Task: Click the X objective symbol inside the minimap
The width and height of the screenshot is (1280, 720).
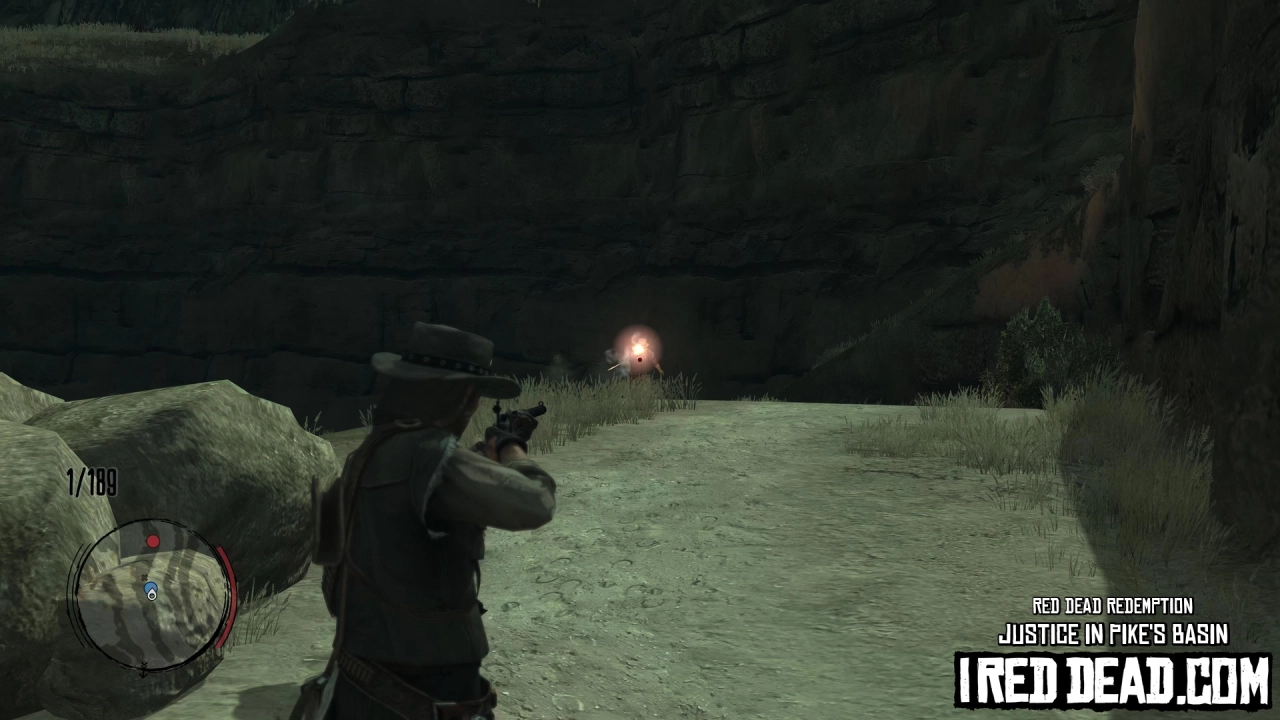Action: pyautogui.click(x=144, y=577)
